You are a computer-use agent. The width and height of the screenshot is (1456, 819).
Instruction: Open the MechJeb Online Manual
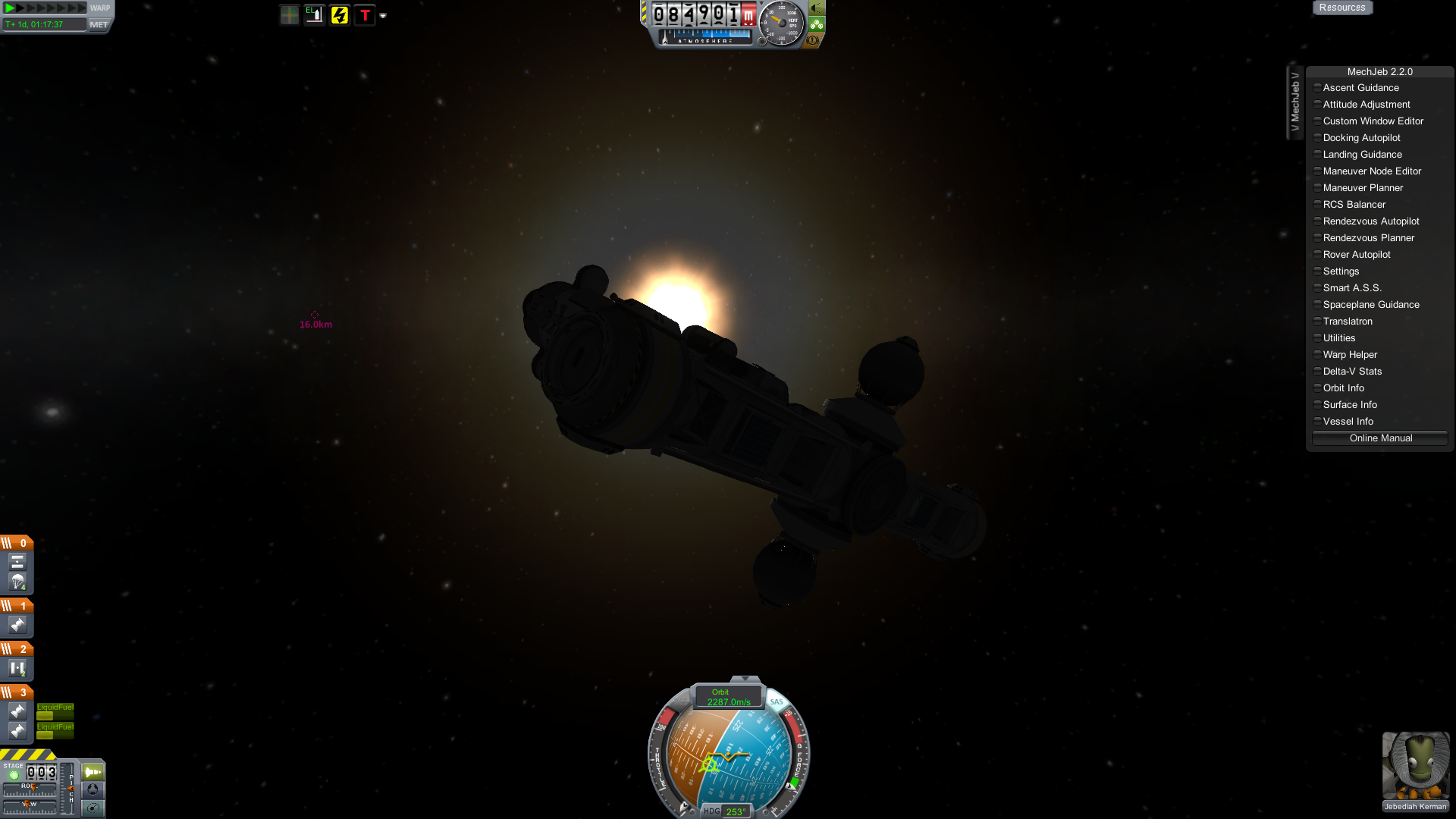(1380, 438)
